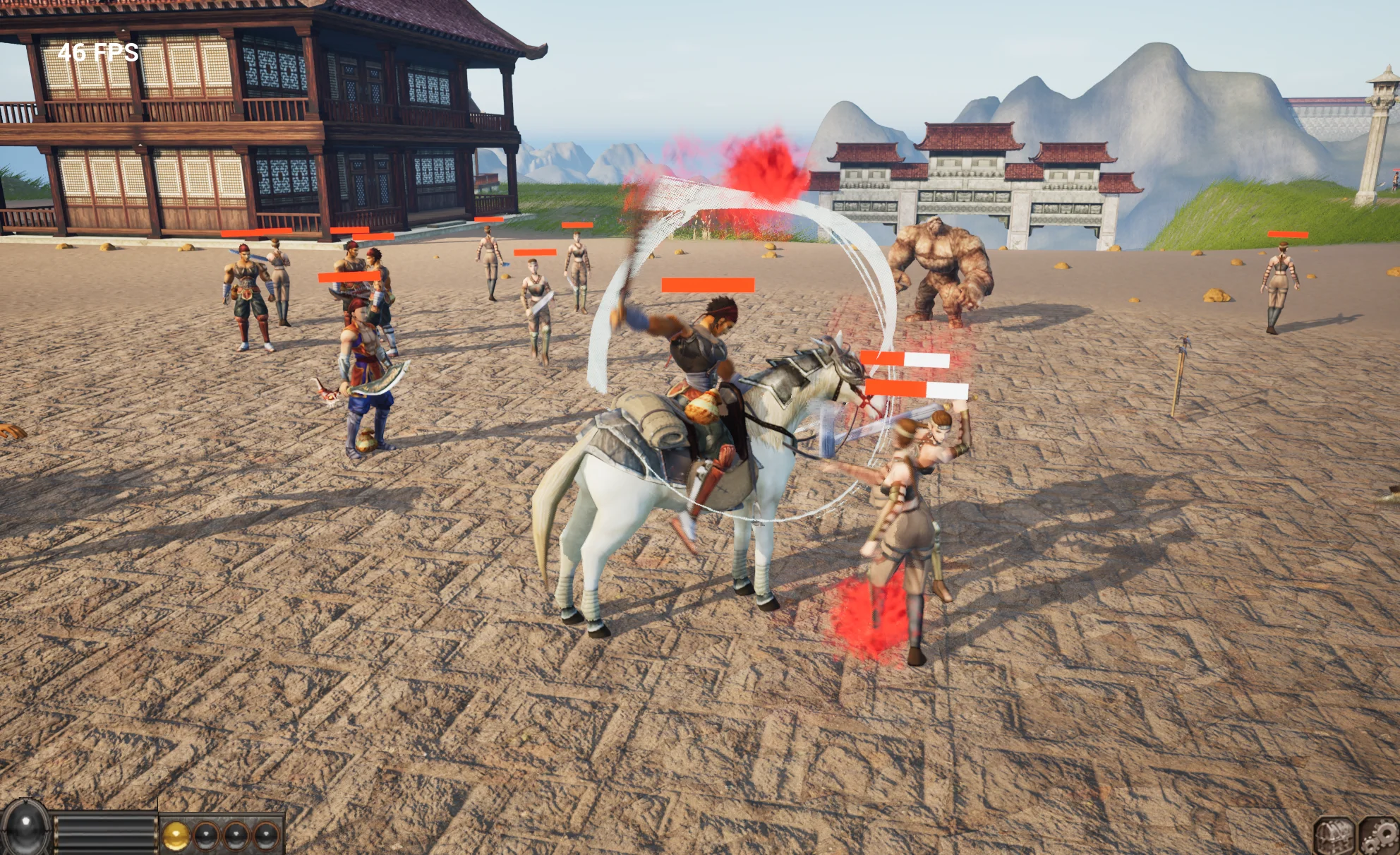1400x855 pixels.
Task: Select the glowing golden orb slot
Action: 176,836
